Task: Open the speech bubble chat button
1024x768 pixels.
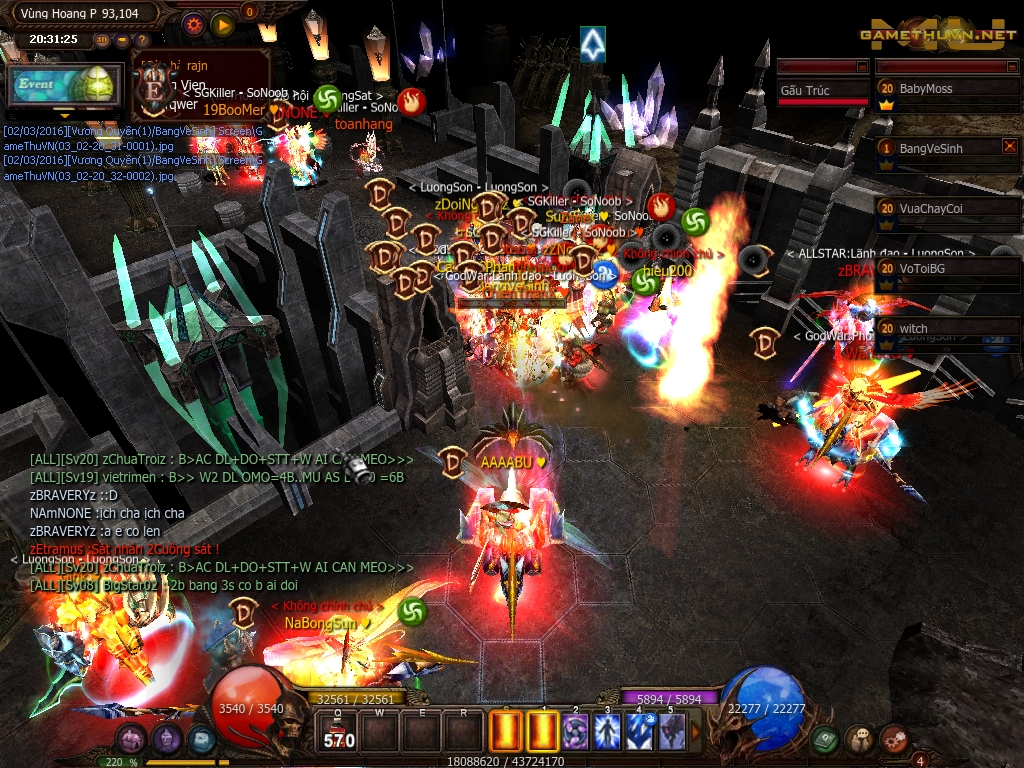Action: point(859,740)
